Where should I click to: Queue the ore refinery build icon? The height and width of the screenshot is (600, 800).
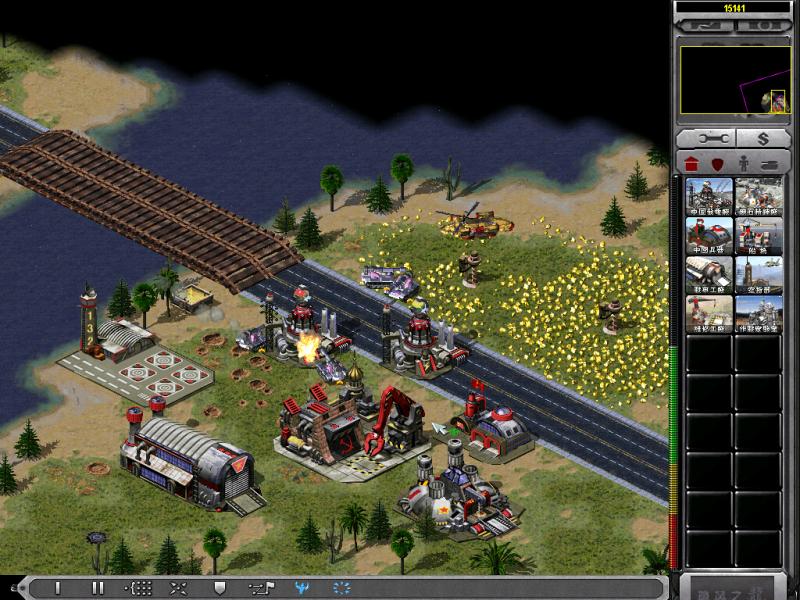click(759, 197)
